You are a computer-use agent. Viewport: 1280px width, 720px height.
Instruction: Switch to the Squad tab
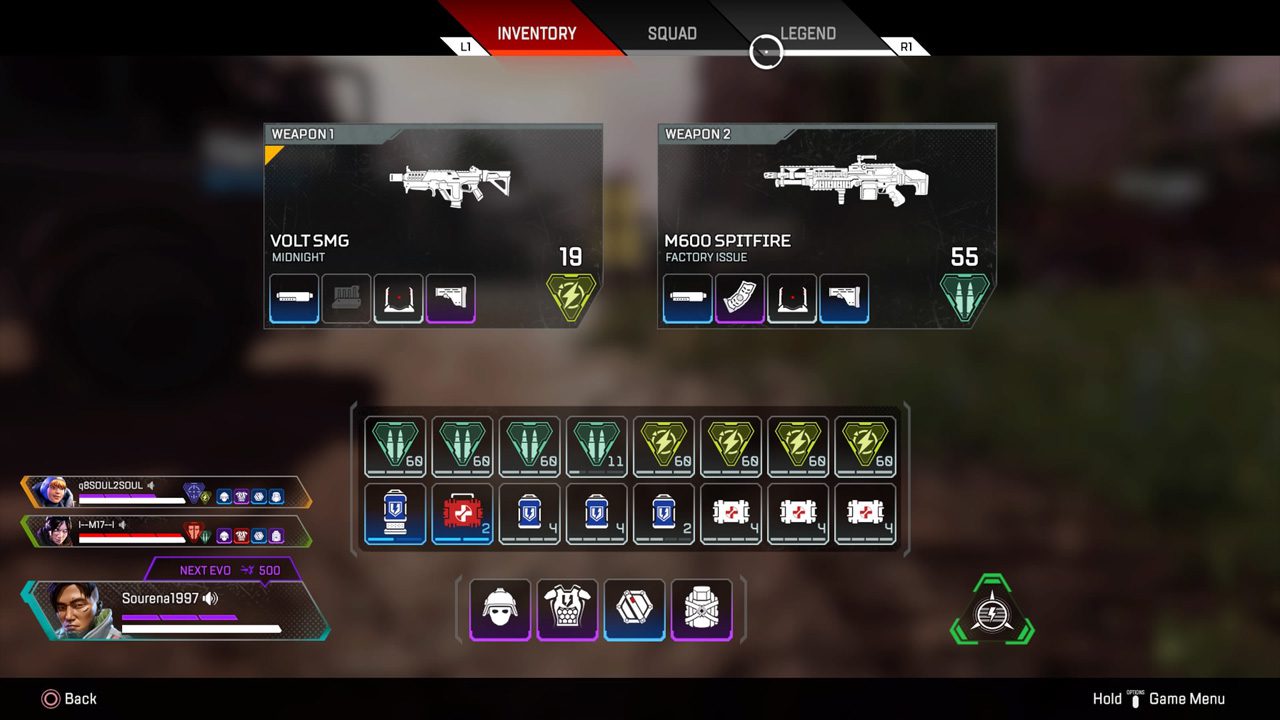click(672, 33)
